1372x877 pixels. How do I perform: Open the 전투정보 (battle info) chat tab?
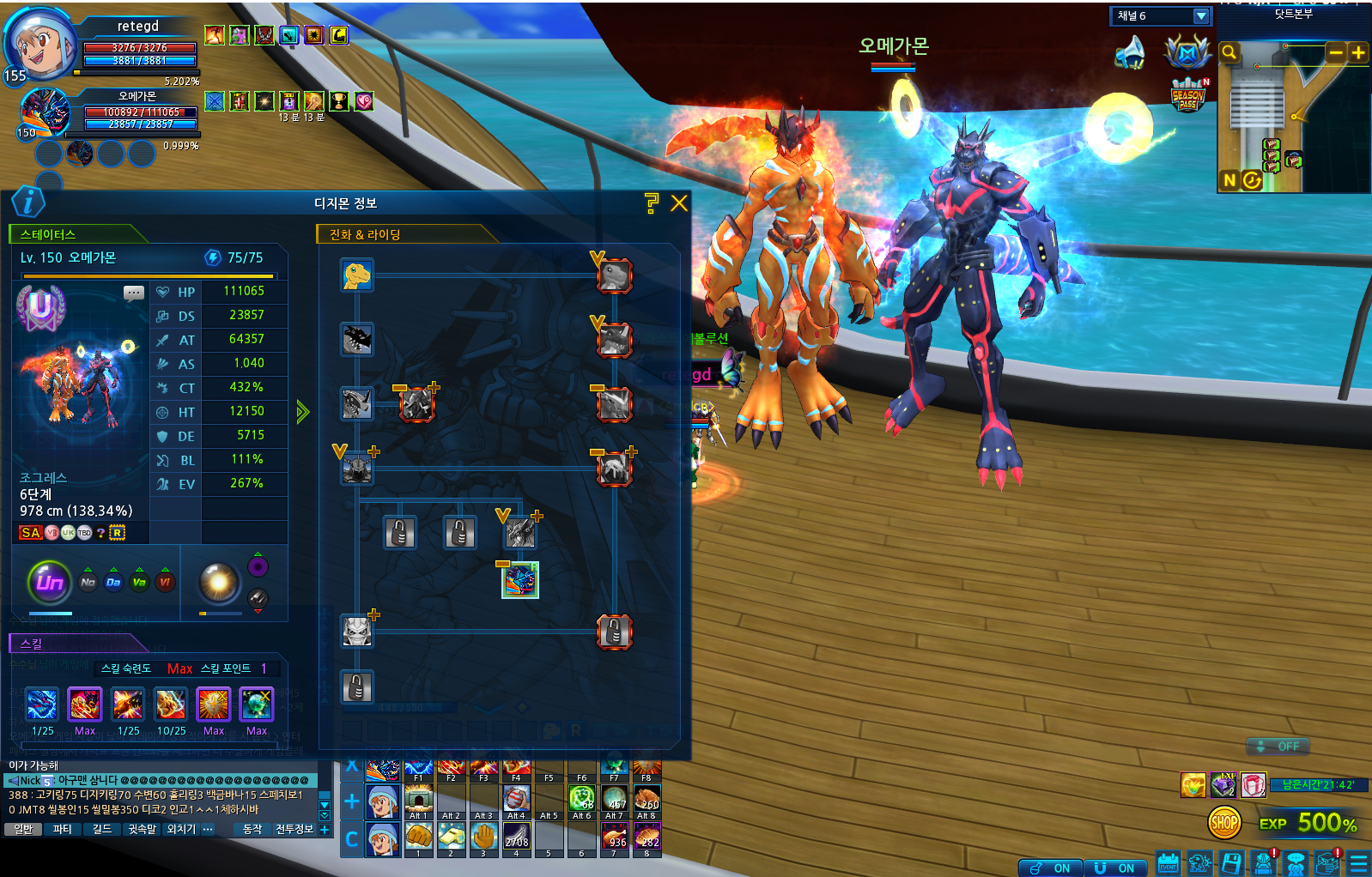pos(294,829)
